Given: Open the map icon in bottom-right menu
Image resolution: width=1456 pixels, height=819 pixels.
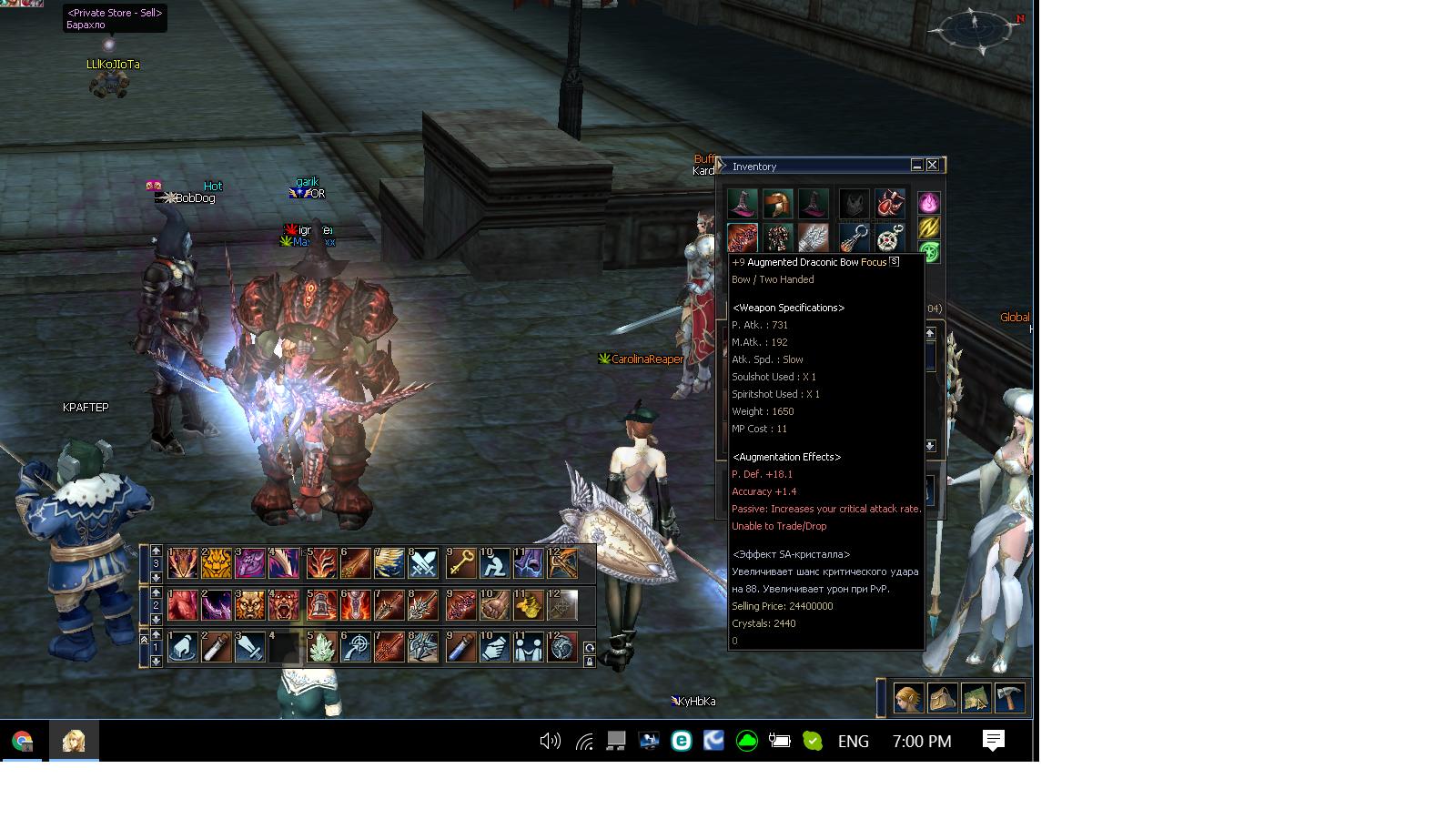Looking at the screenshot, I should click(x=975, y=697).
